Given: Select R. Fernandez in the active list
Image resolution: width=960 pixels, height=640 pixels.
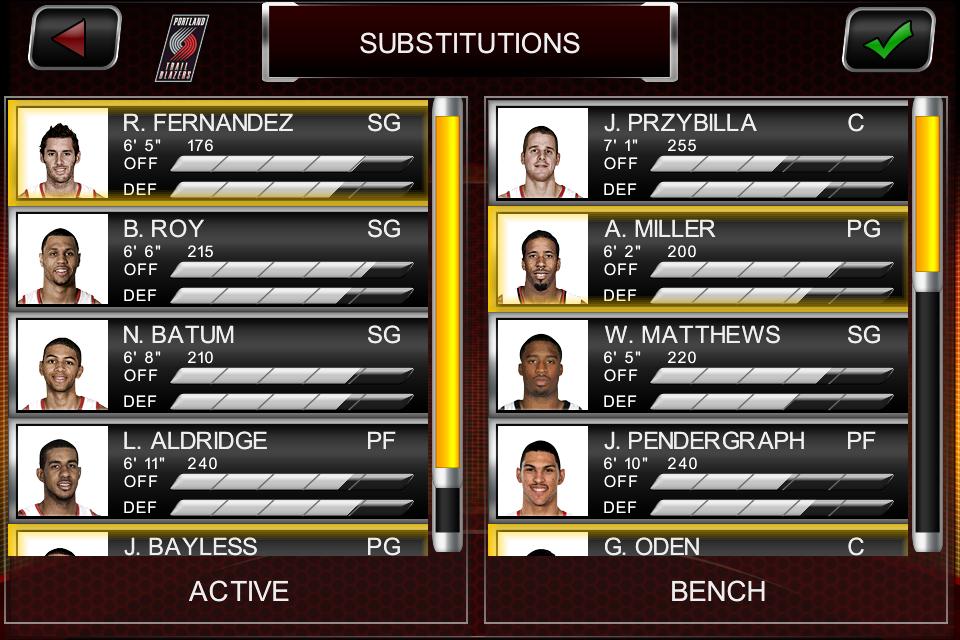Looking at the screenshot, I should pos(220,153).
